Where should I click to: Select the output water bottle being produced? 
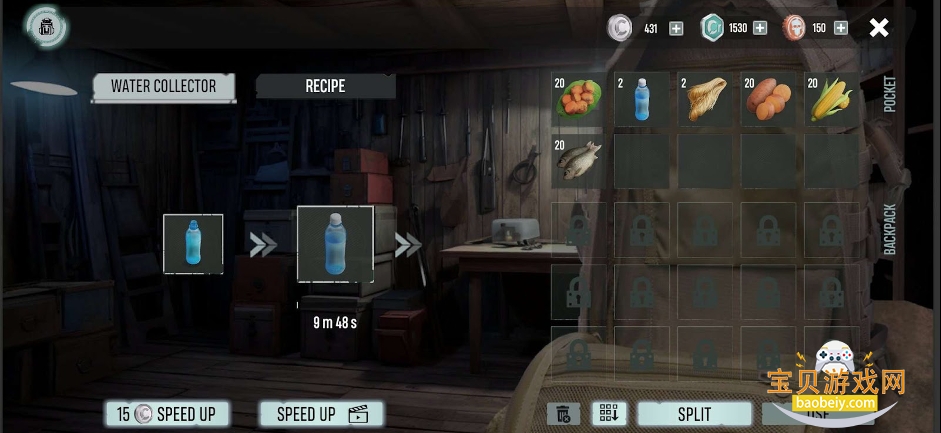pos(335,244)
